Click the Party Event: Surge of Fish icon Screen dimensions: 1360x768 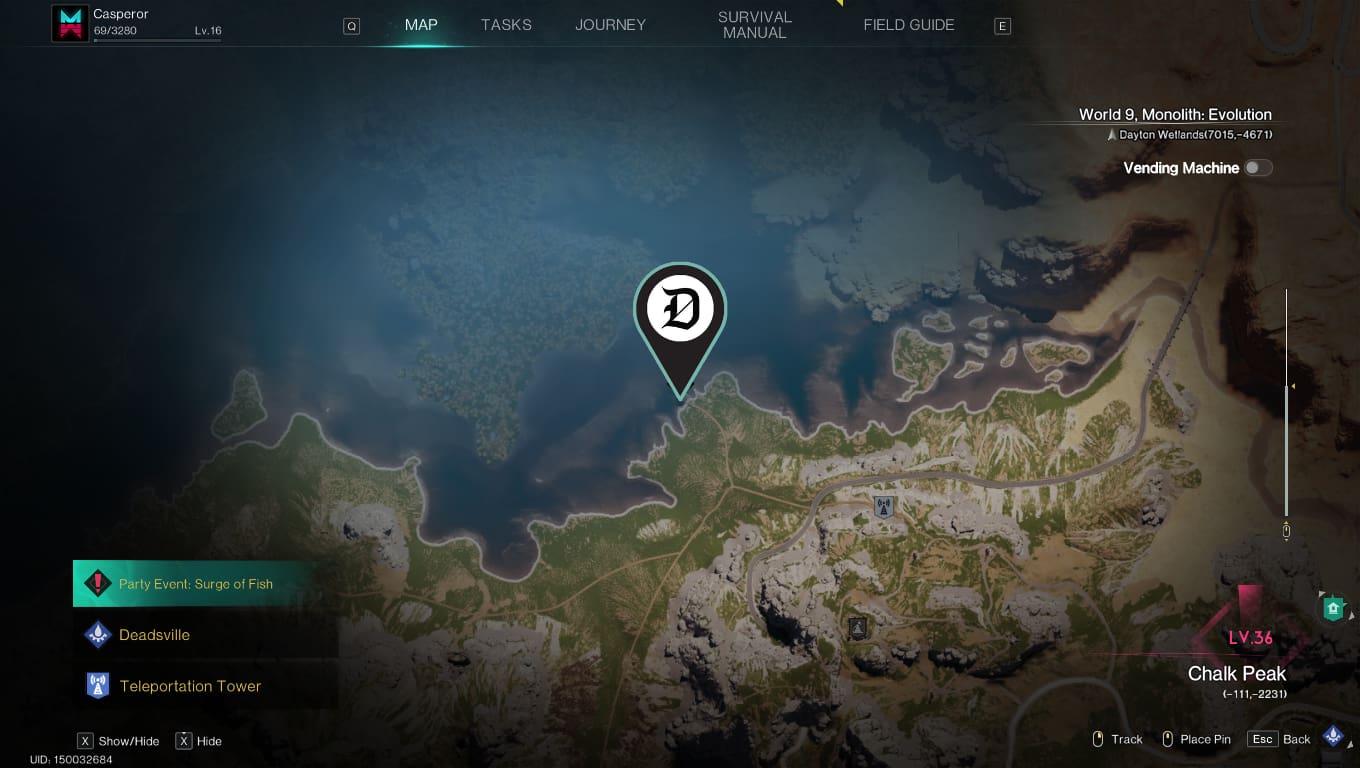[x=97, y=583]
